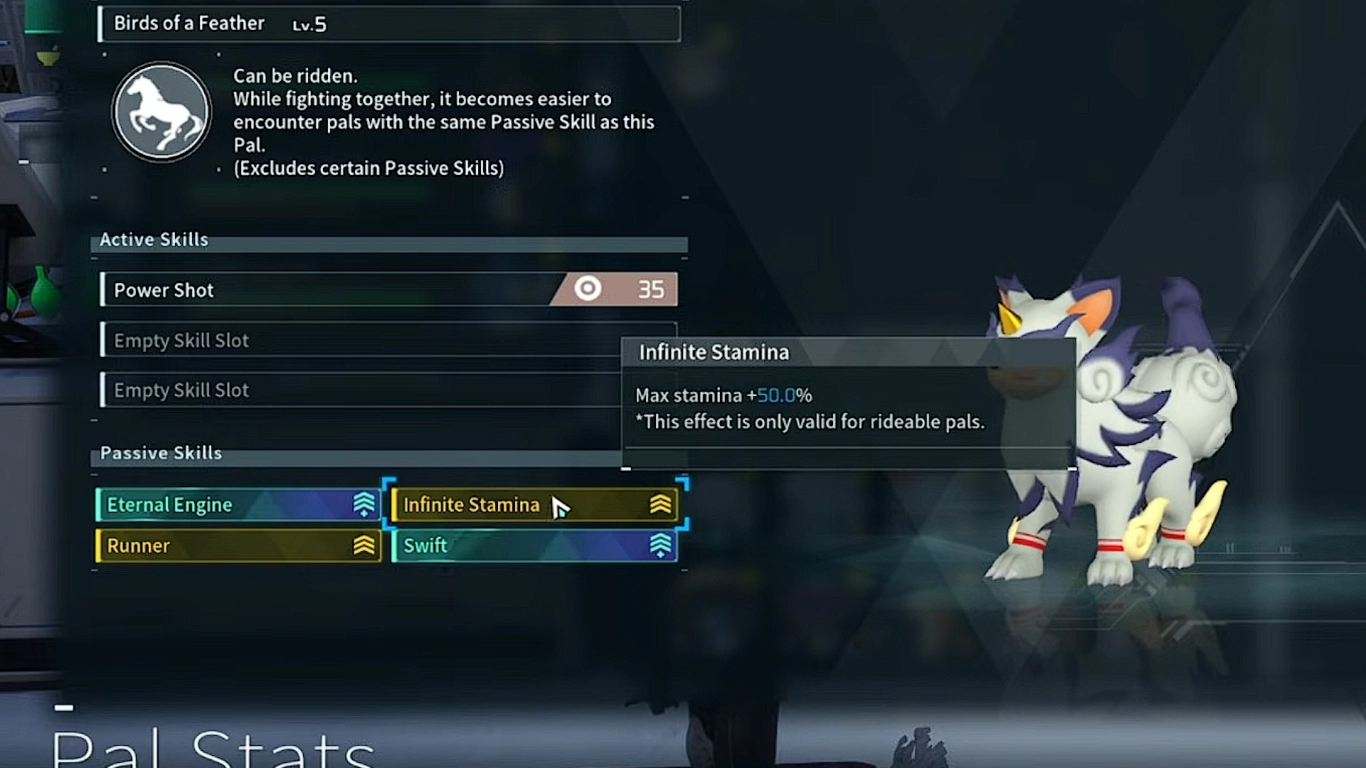Collapse the Infinite Stamina tooltip

pos(713,352)
